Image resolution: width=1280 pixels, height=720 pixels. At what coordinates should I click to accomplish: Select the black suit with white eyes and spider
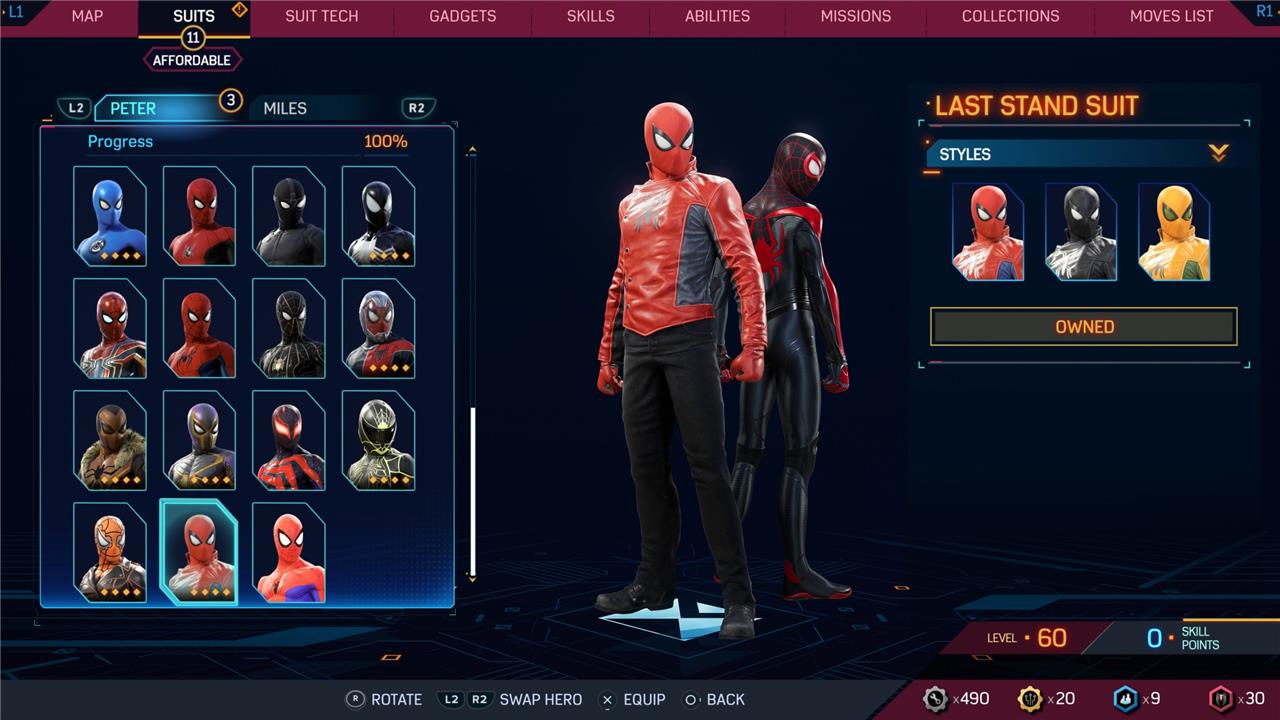pos(378,216)
